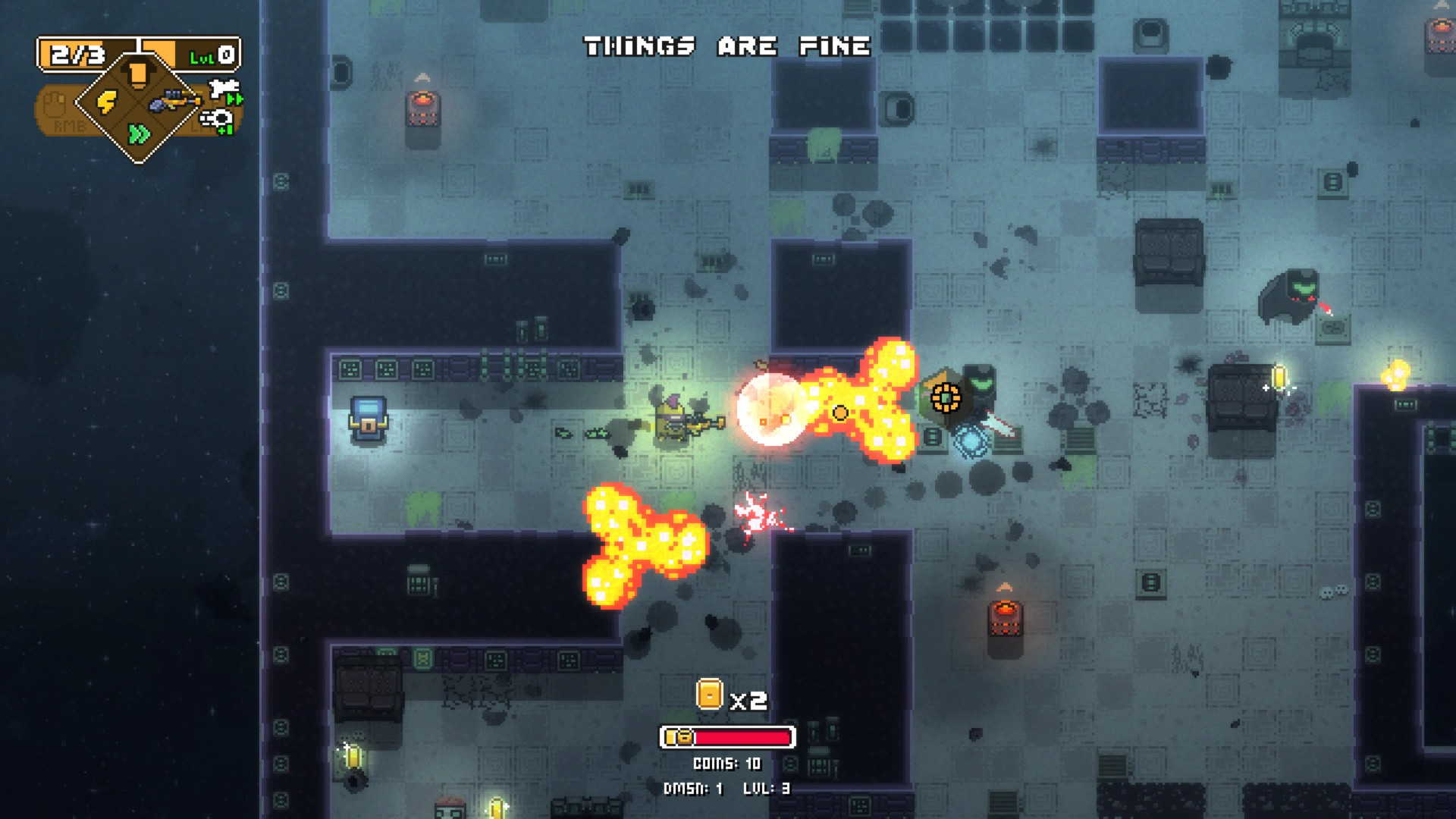Image resolution: width=1456 pixels, height=819 pixels.
Task: Click the bullet plus-one perk icon
Action: point(218,120)
